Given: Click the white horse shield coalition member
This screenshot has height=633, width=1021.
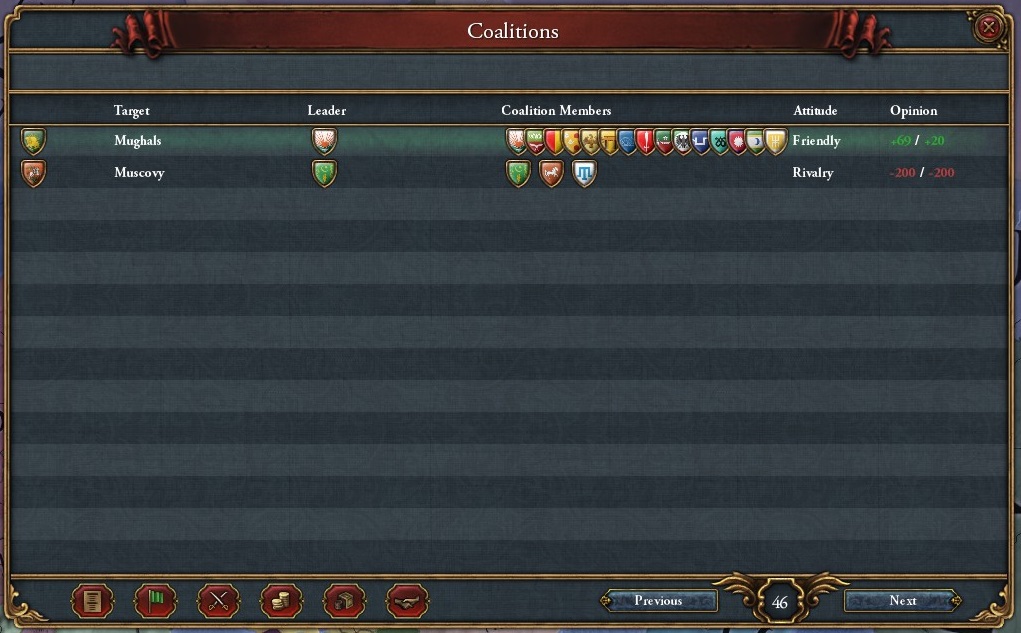Looking at the screenshot, I should point(551,174).
